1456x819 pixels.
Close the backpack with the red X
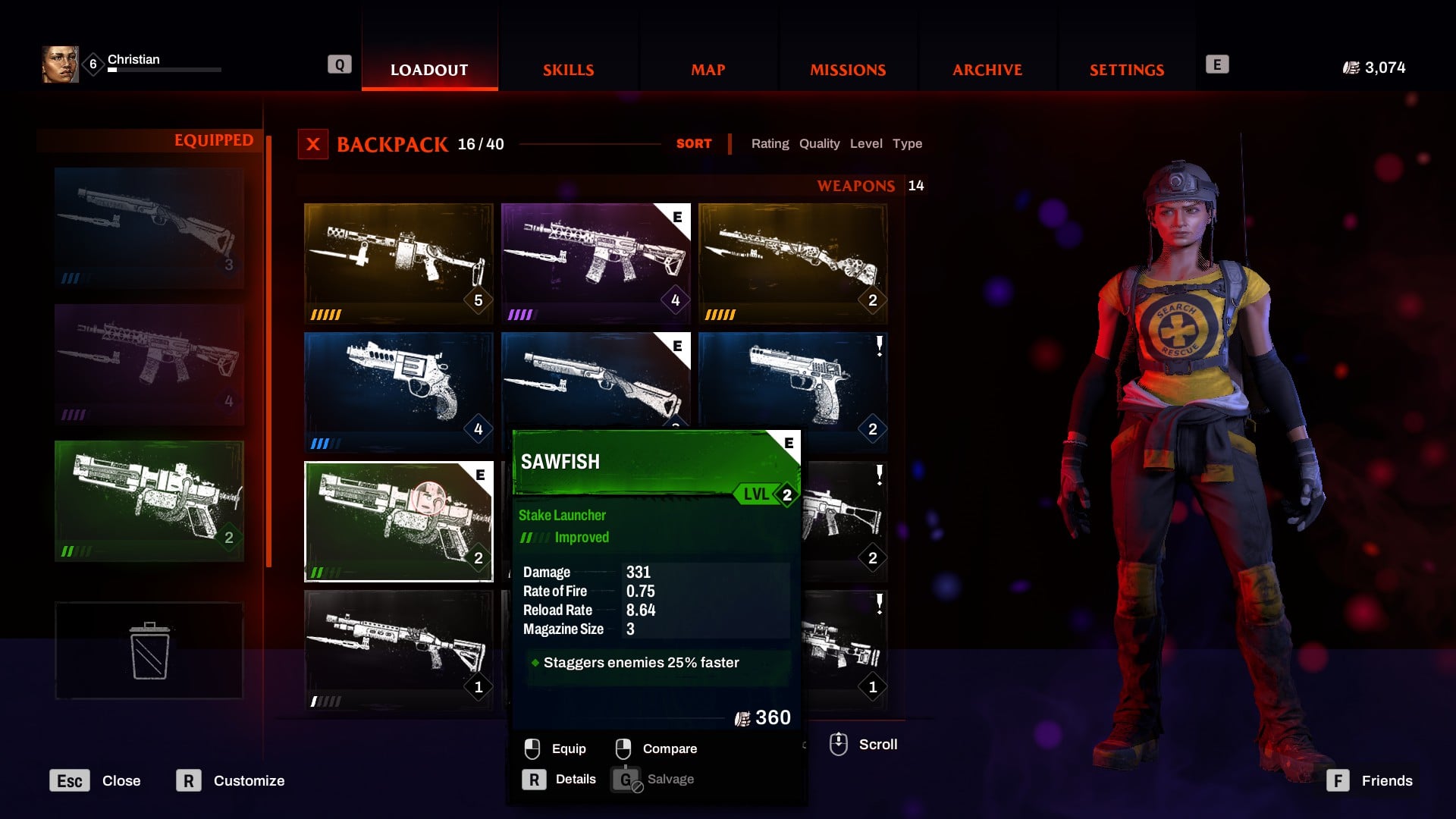313,144
